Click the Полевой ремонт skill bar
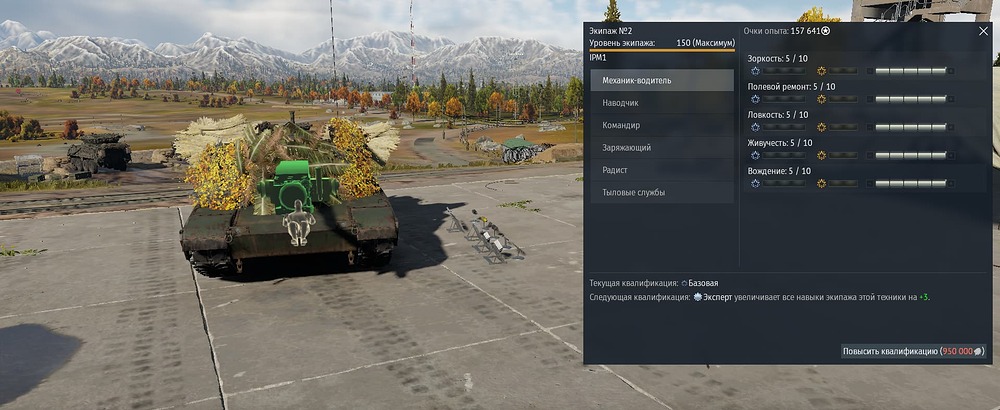 (x=910, y=99)
